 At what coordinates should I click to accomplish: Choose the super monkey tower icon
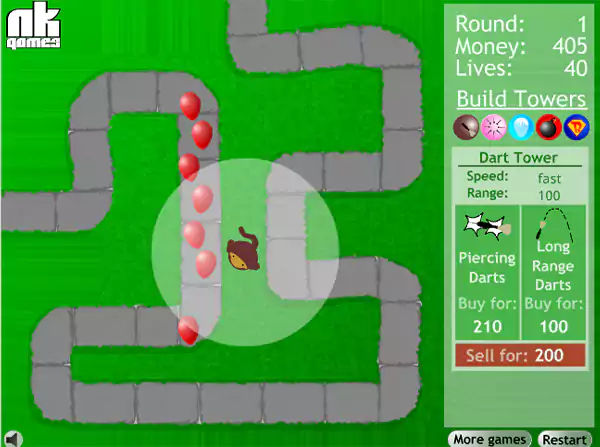pyautogui.click(x=575, y=127)
